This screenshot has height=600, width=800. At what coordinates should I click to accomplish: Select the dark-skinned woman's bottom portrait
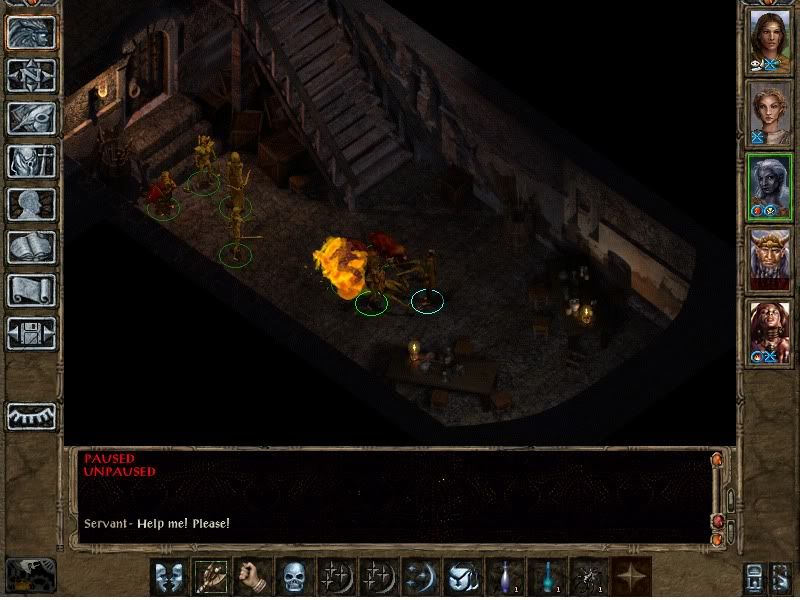770,332
